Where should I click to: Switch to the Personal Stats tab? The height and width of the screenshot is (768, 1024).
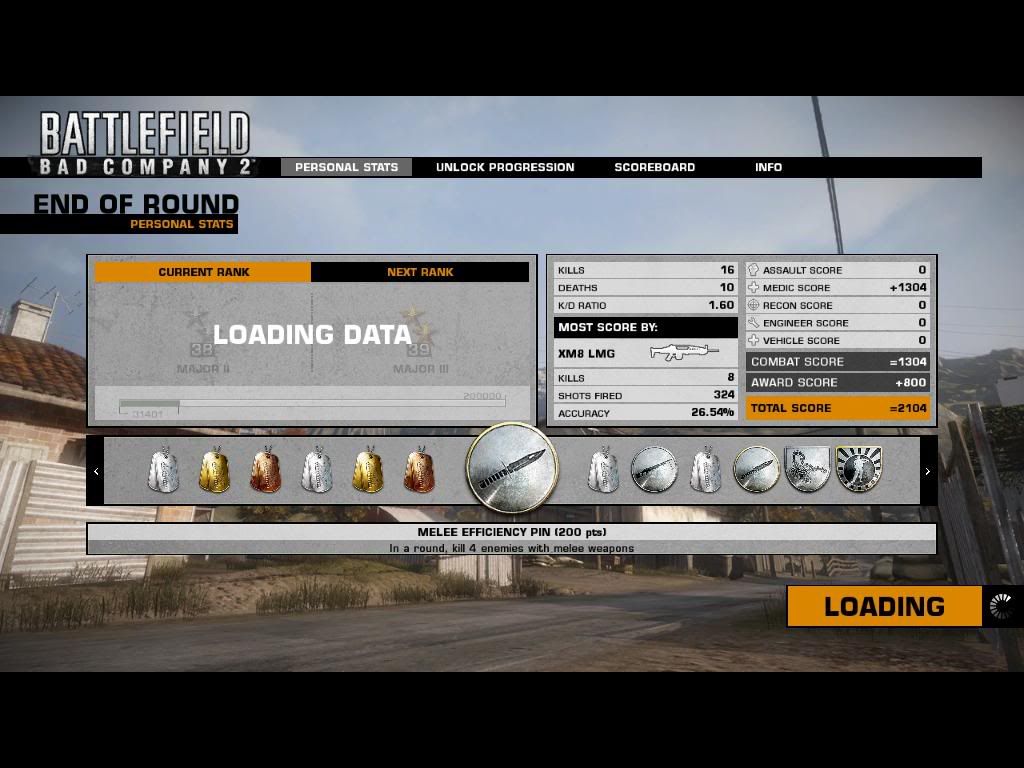point(346,167)
